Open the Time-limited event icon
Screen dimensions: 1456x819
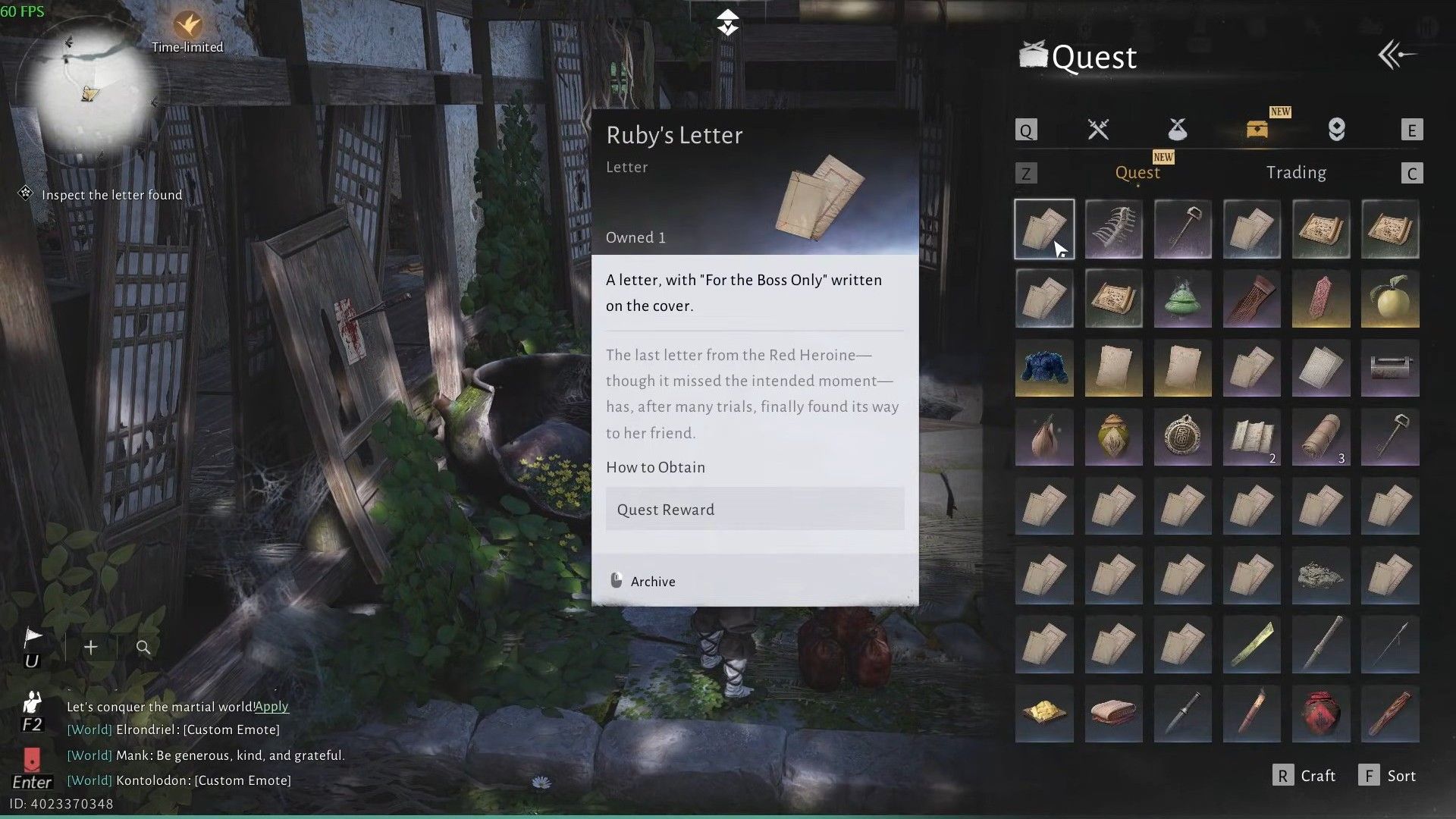pyautogui.click(x=187, y=30)
